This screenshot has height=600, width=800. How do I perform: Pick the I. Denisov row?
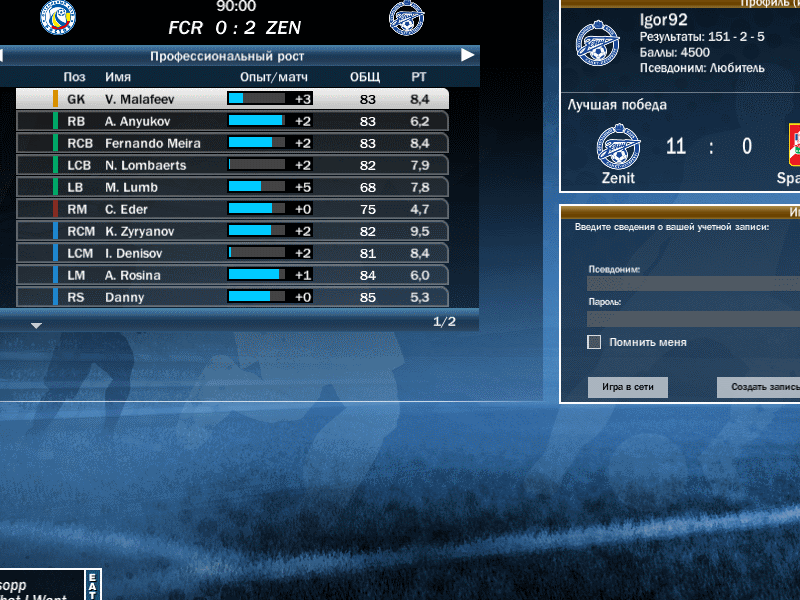pos(232,253)
